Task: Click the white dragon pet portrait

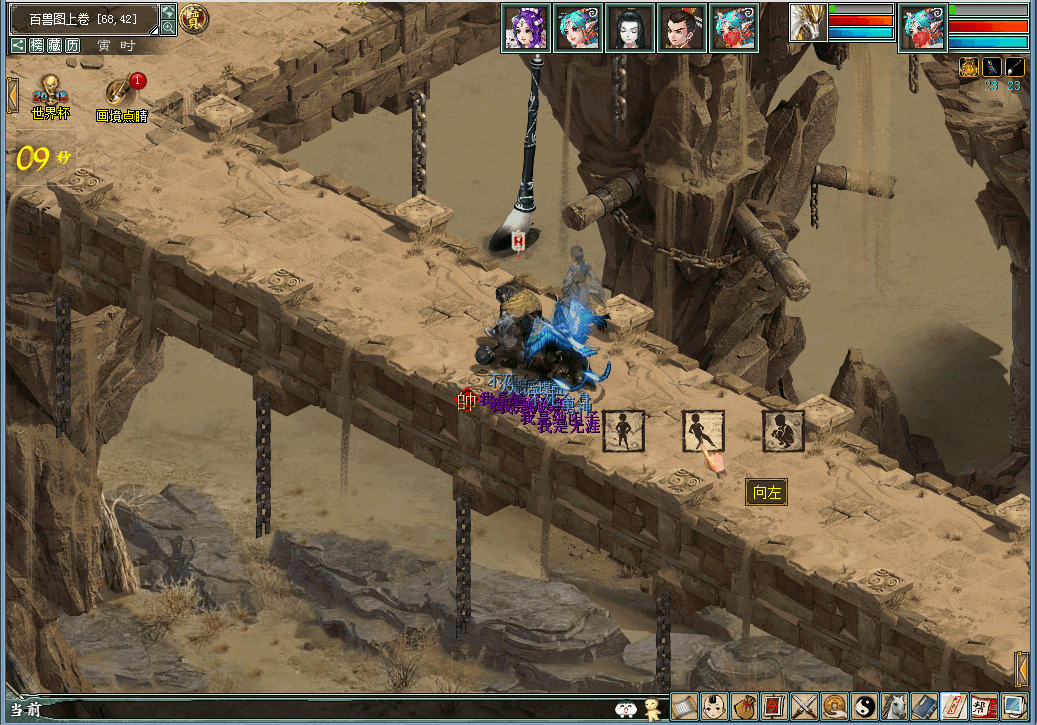Action: (807, 24)
